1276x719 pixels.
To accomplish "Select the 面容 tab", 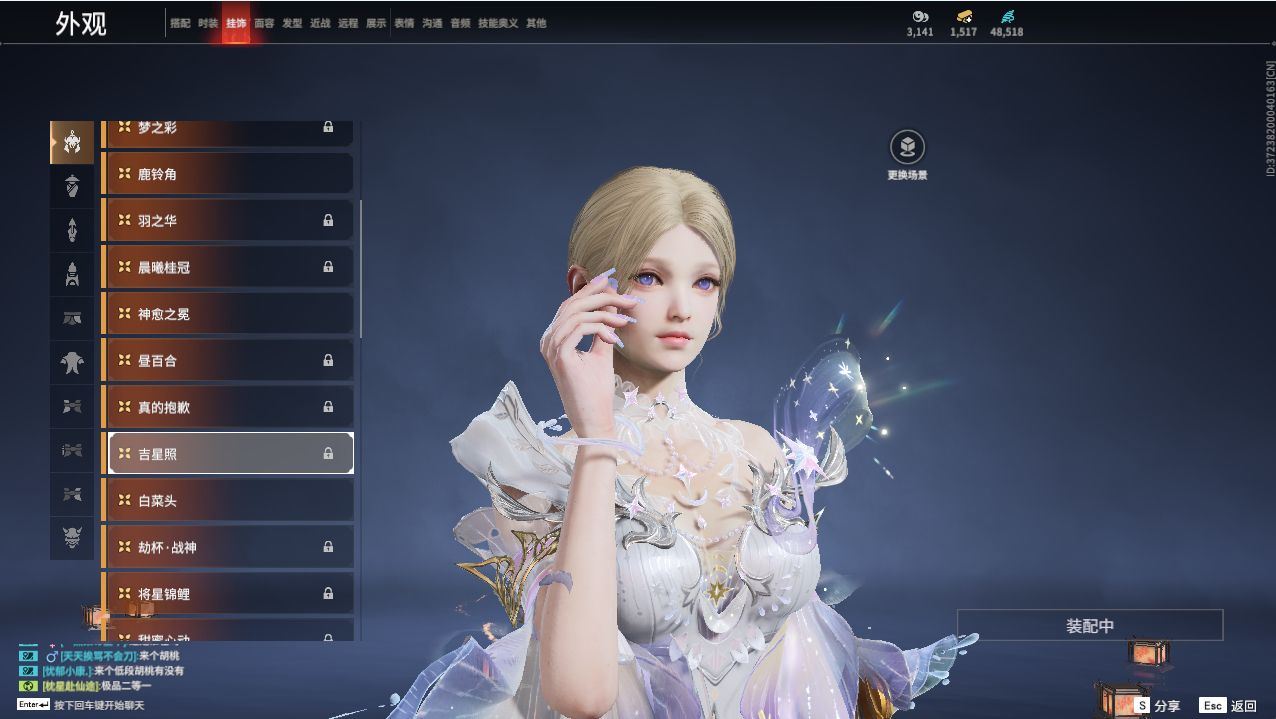I will [x=264, y=23].
